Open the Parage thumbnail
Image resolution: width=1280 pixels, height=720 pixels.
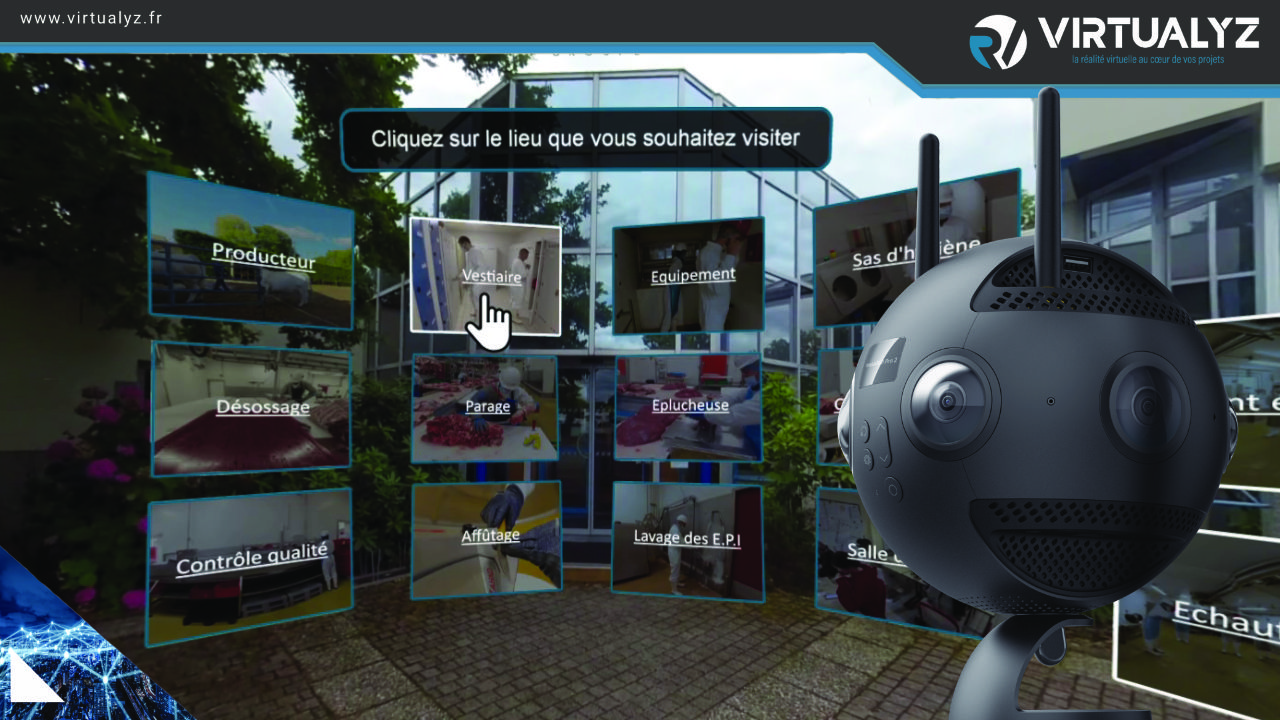485,407
